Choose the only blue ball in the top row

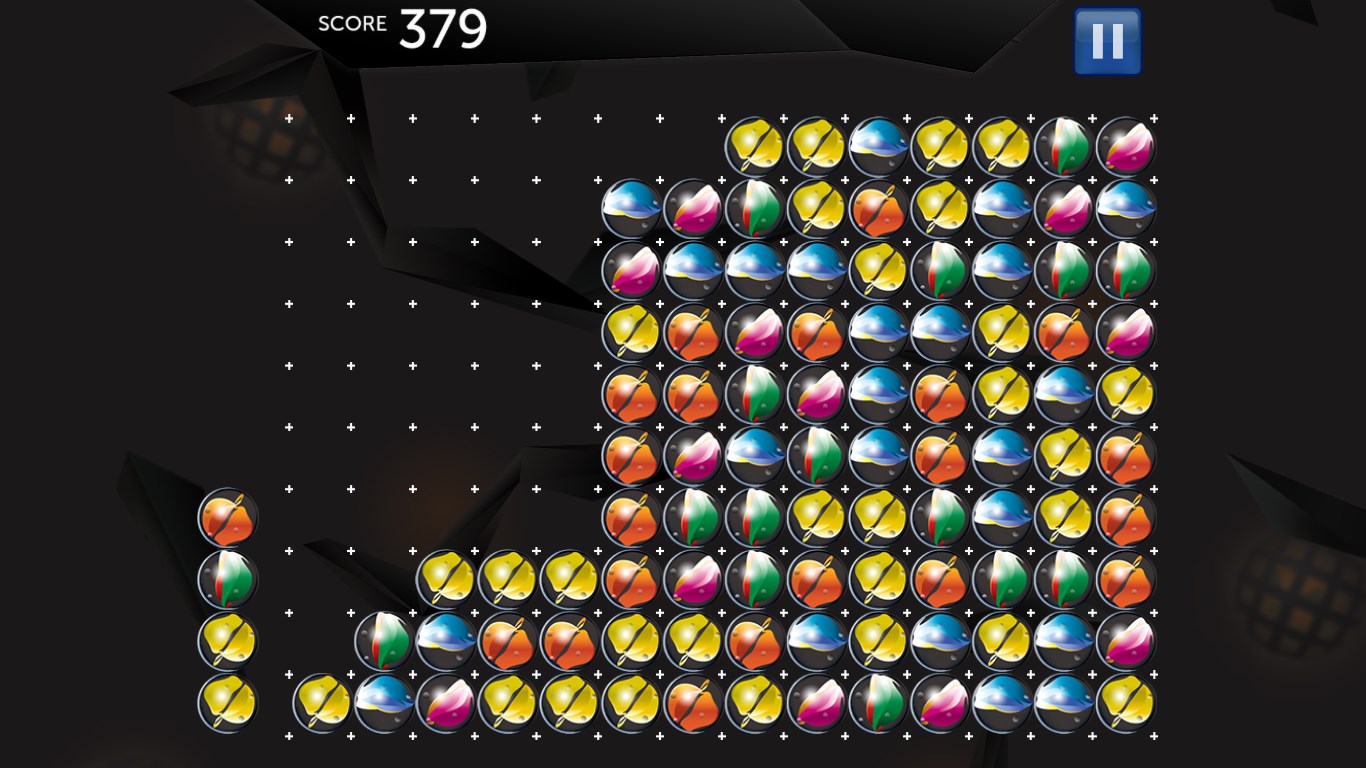click(x=878, y=147)
